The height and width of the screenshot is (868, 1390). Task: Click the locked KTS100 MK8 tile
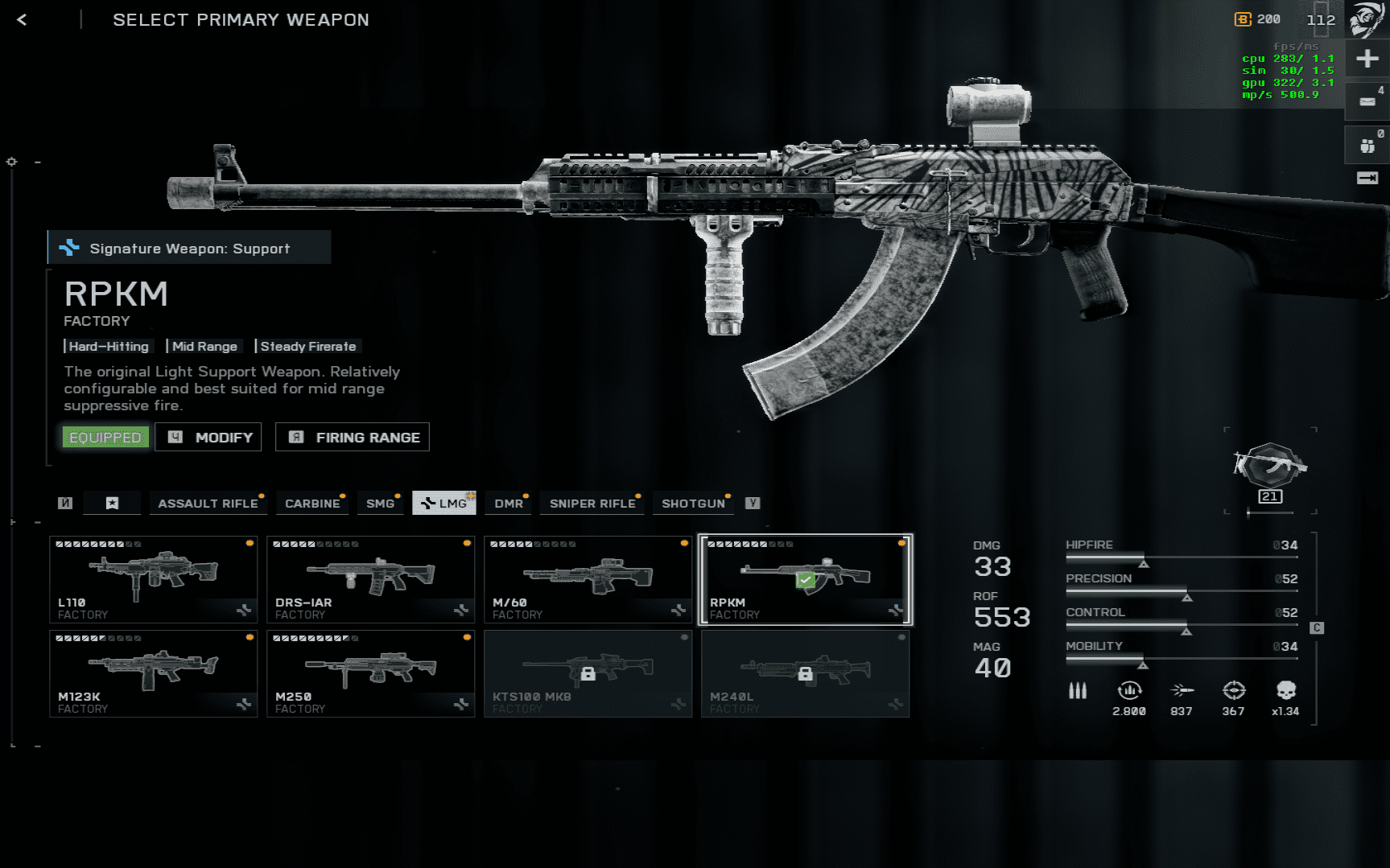coord(588,673)
